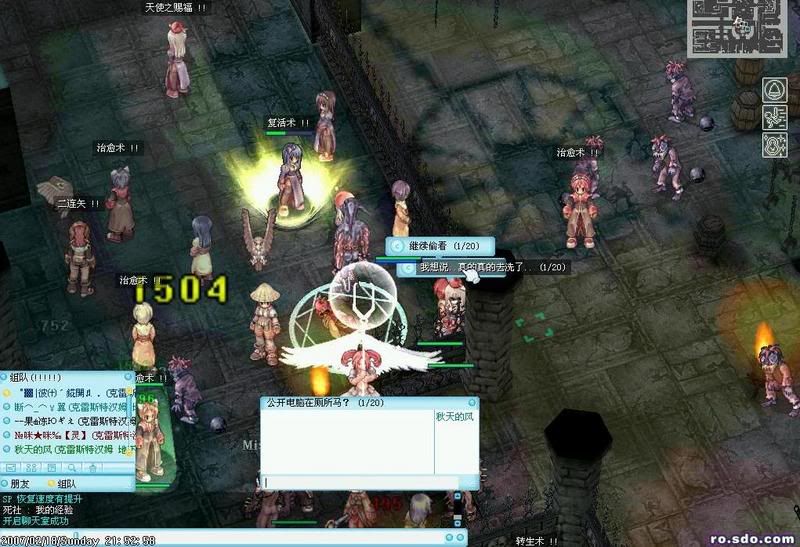
Task: Switch to the 朋友 friends tab
Action: (24, 484)
